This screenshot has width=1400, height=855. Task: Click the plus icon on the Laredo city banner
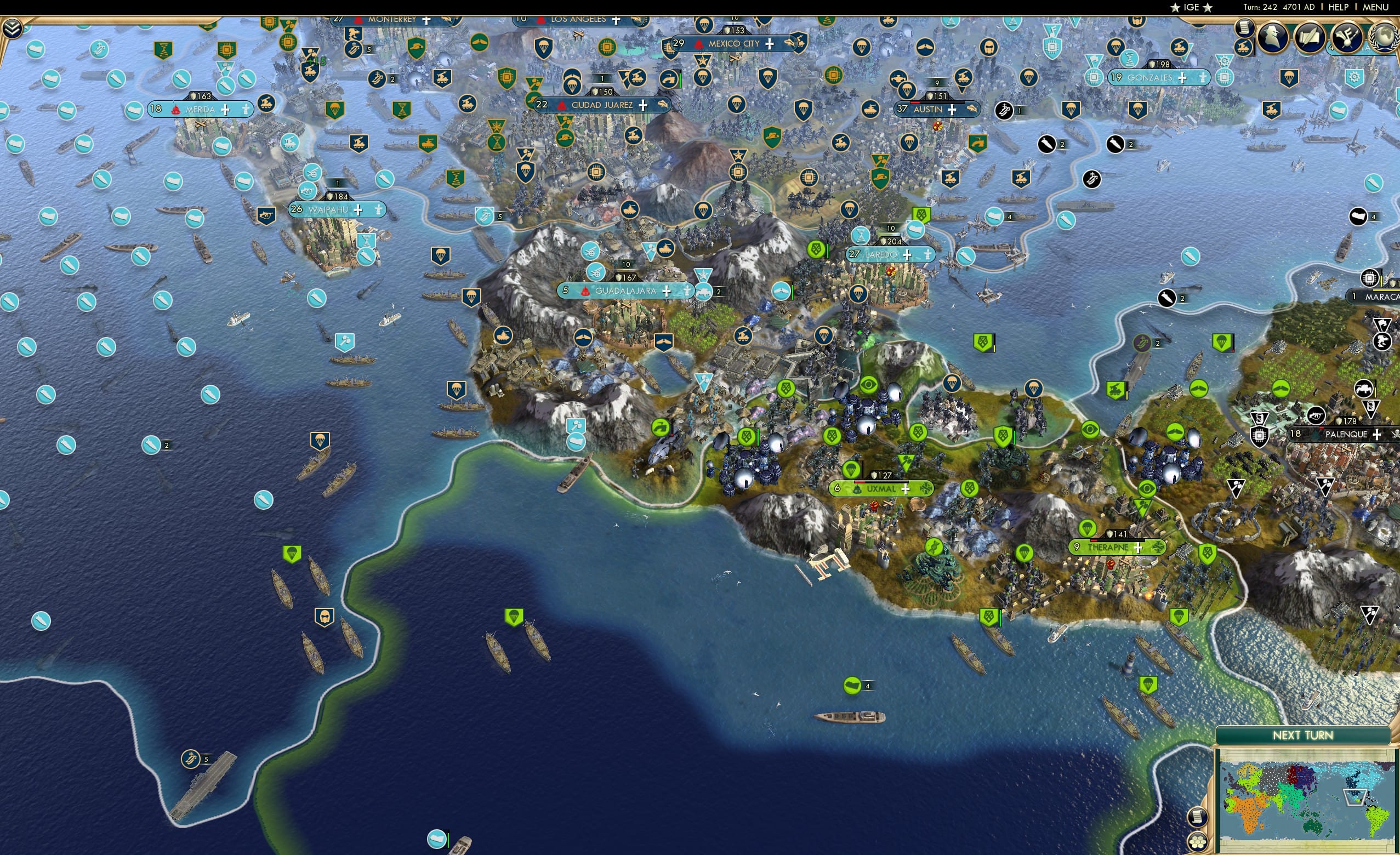[907, 255]
